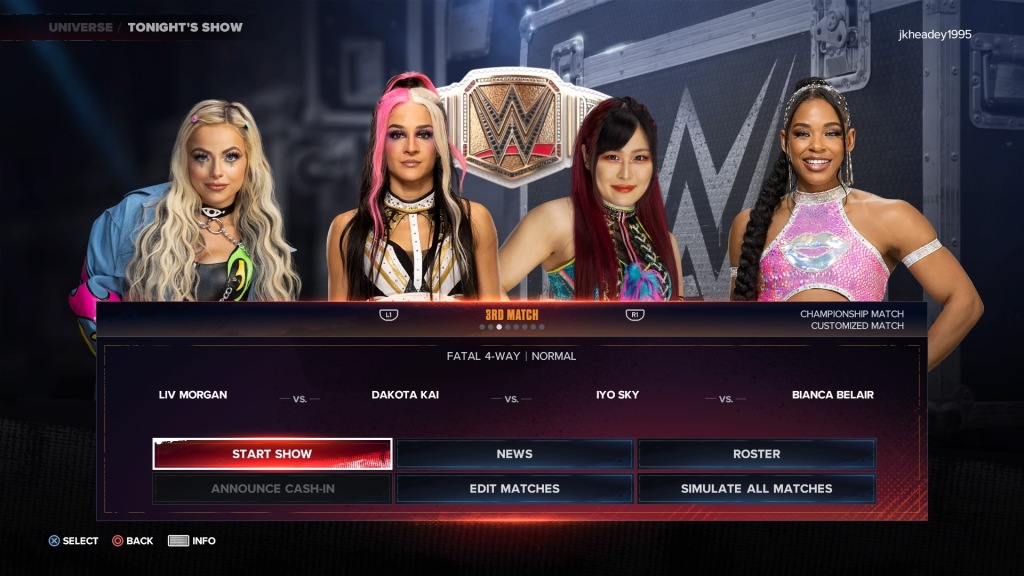Screen dimensions: 1024x576
Task: Open the News menu
Action: click(514, 454)
